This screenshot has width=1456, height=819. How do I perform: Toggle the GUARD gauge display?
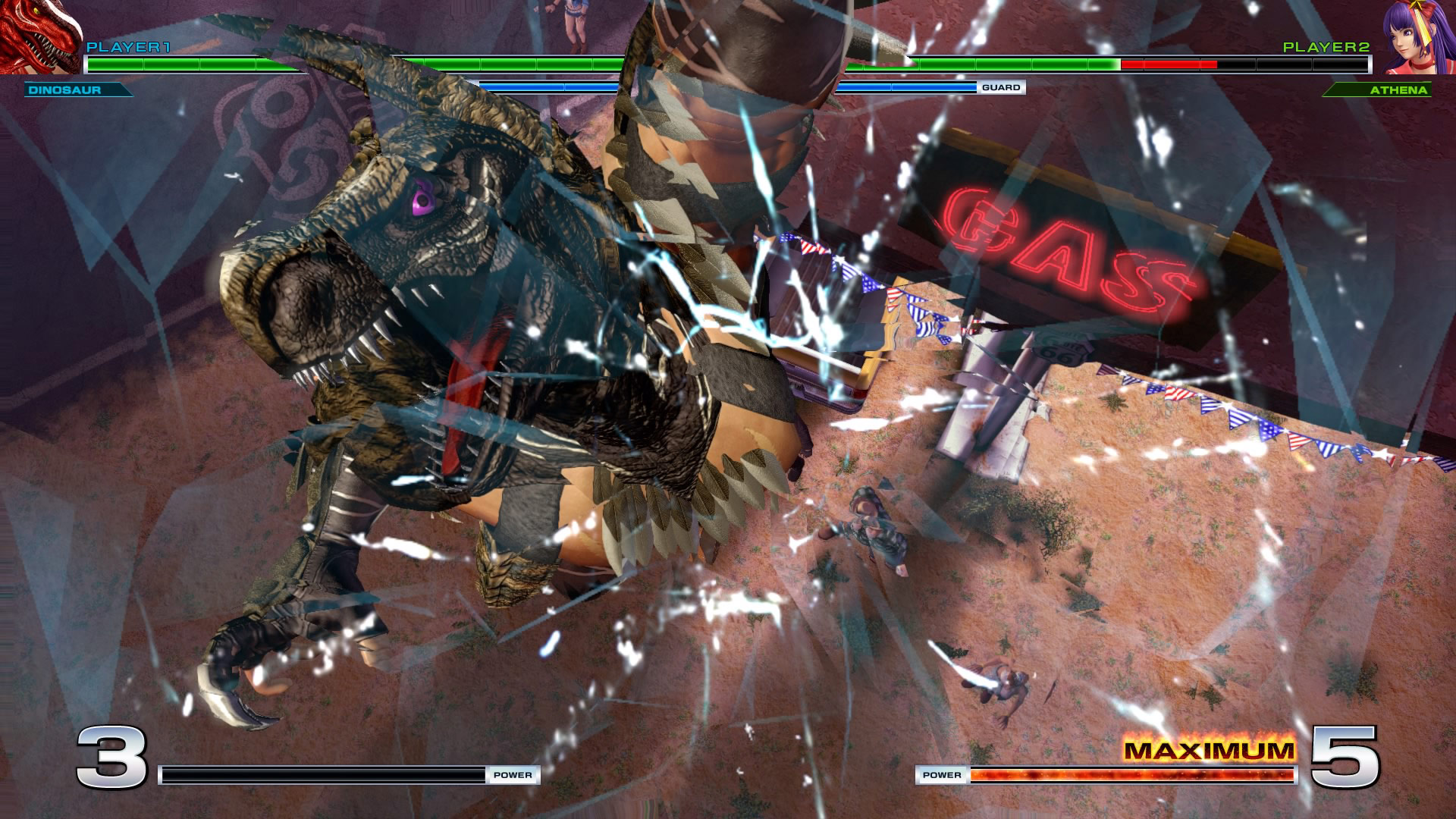pos(1001,87)
